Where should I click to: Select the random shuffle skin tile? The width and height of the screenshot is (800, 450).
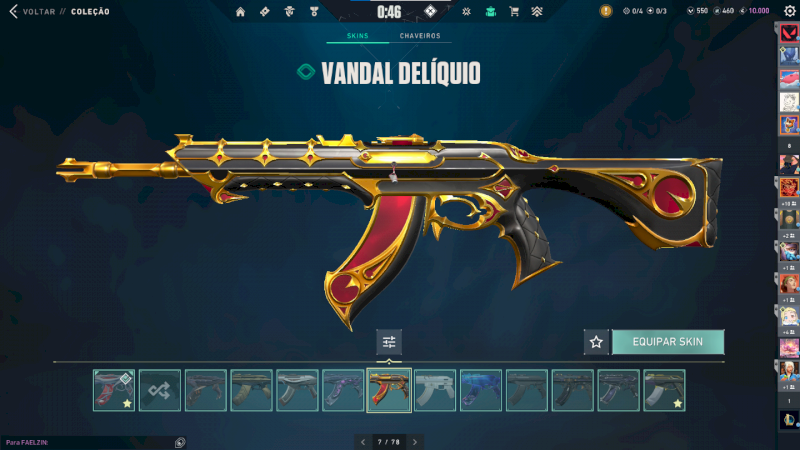coord(160,390)
